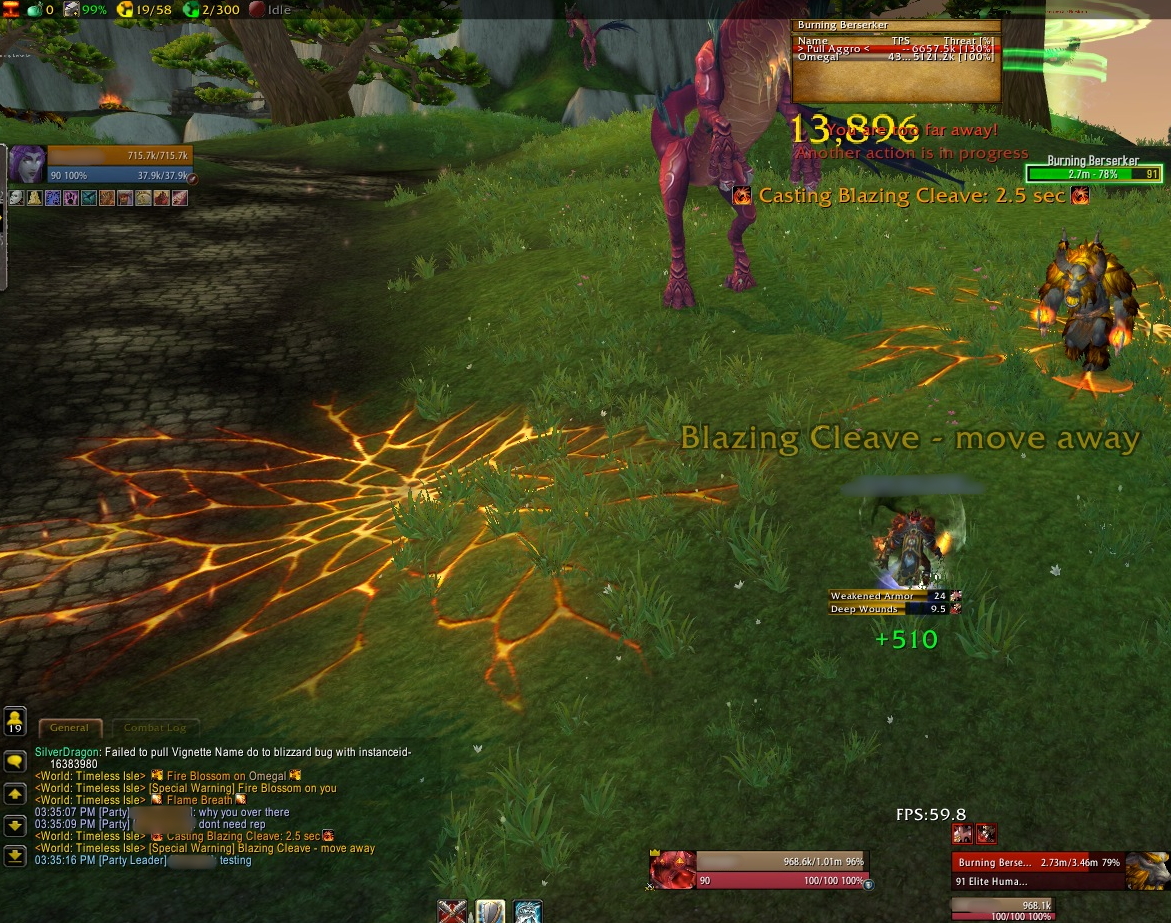
Task: Select the Burning Berserker target frame
Action: coord(1040,870)
